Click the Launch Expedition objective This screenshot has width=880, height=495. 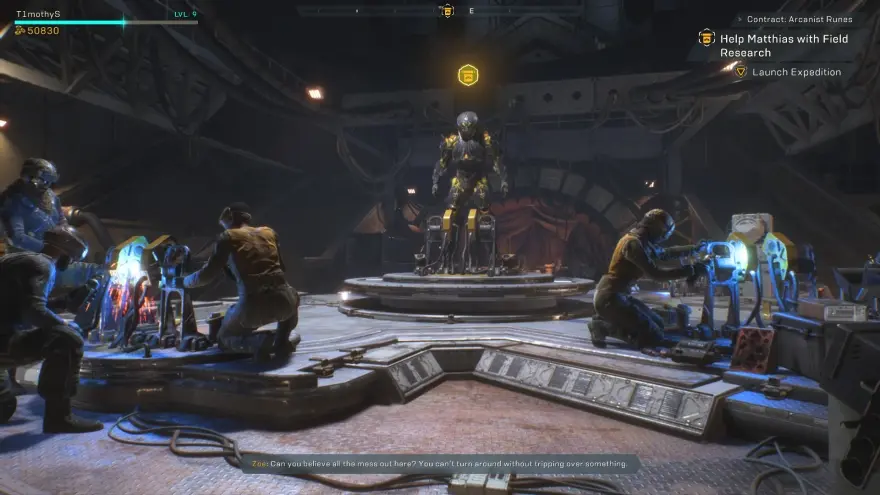796,72
